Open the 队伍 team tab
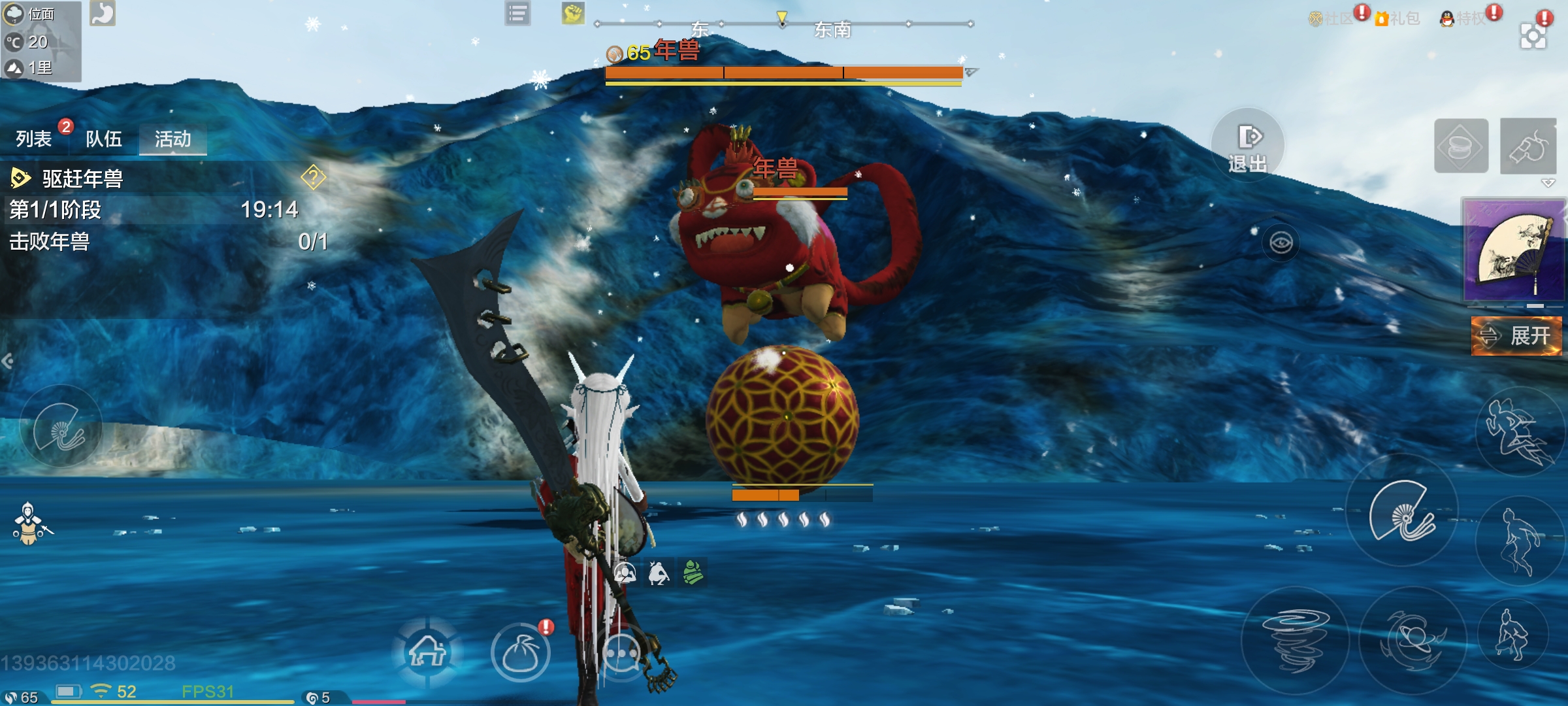This screenshot has width=1568, height=706. coord(104,139)
